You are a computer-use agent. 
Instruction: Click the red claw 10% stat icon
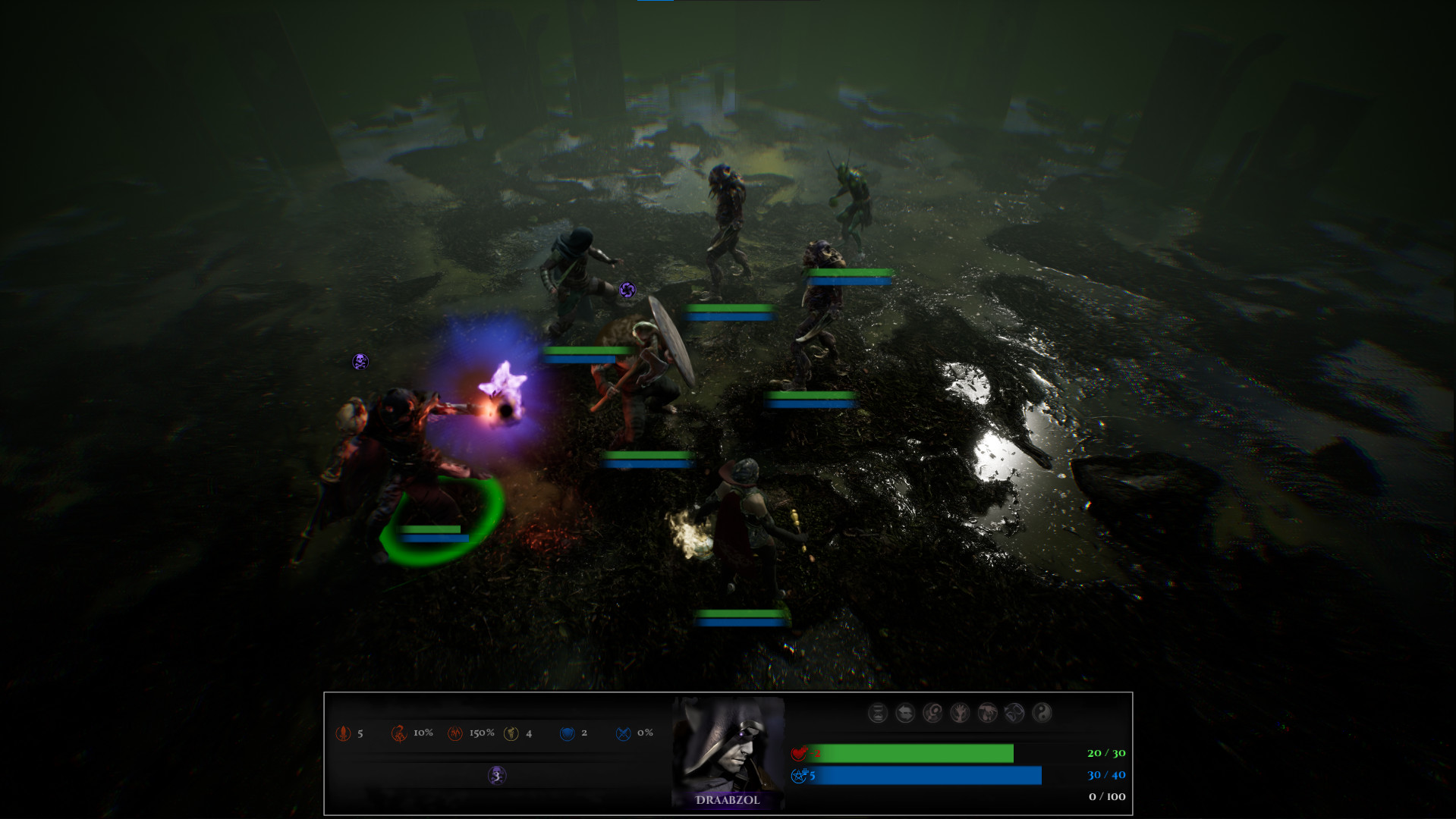click(x=400, y=733)
